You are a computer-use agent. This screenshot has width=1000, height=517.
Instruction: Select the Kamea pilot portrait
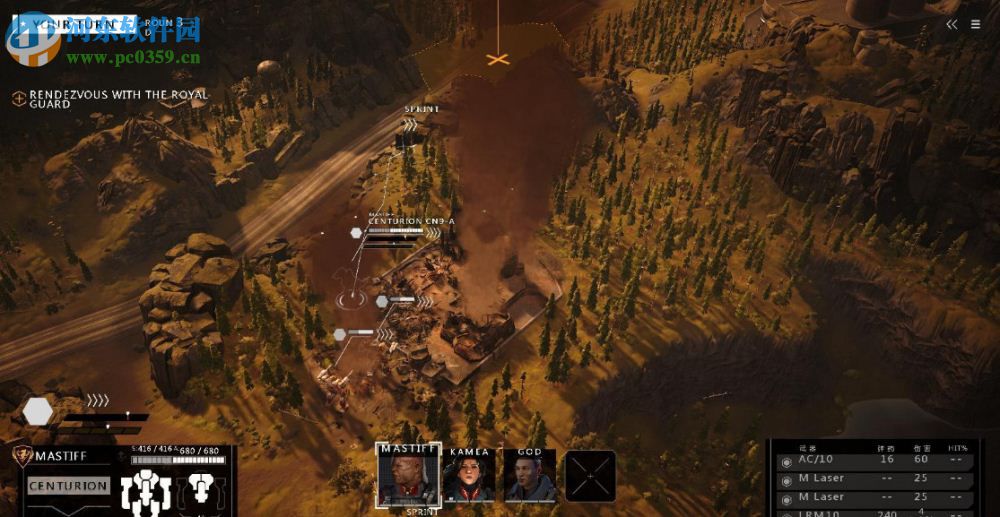click(469, 475)
